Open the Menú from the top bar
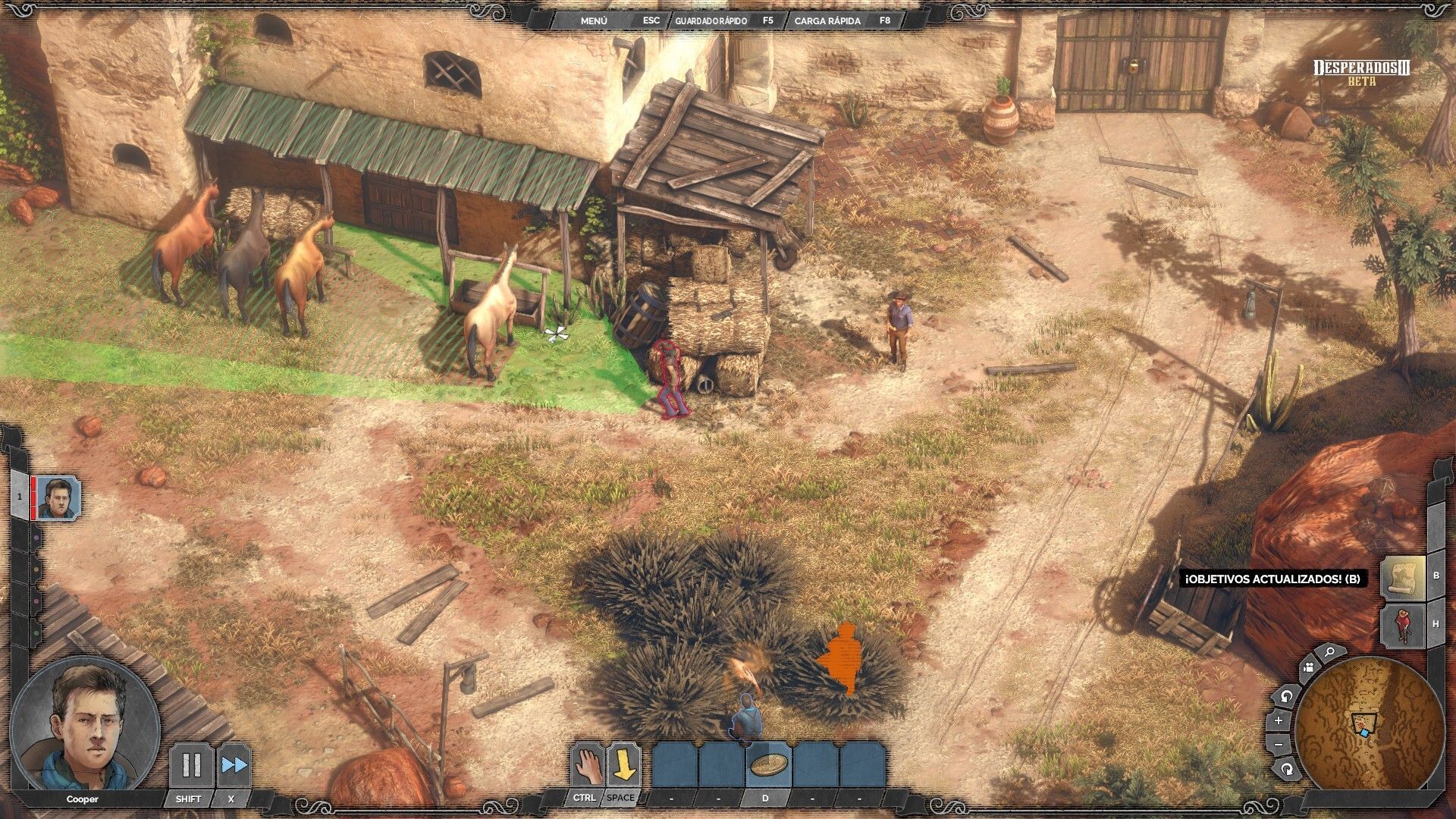1456x819 pixels. click(x=594, y=20)
